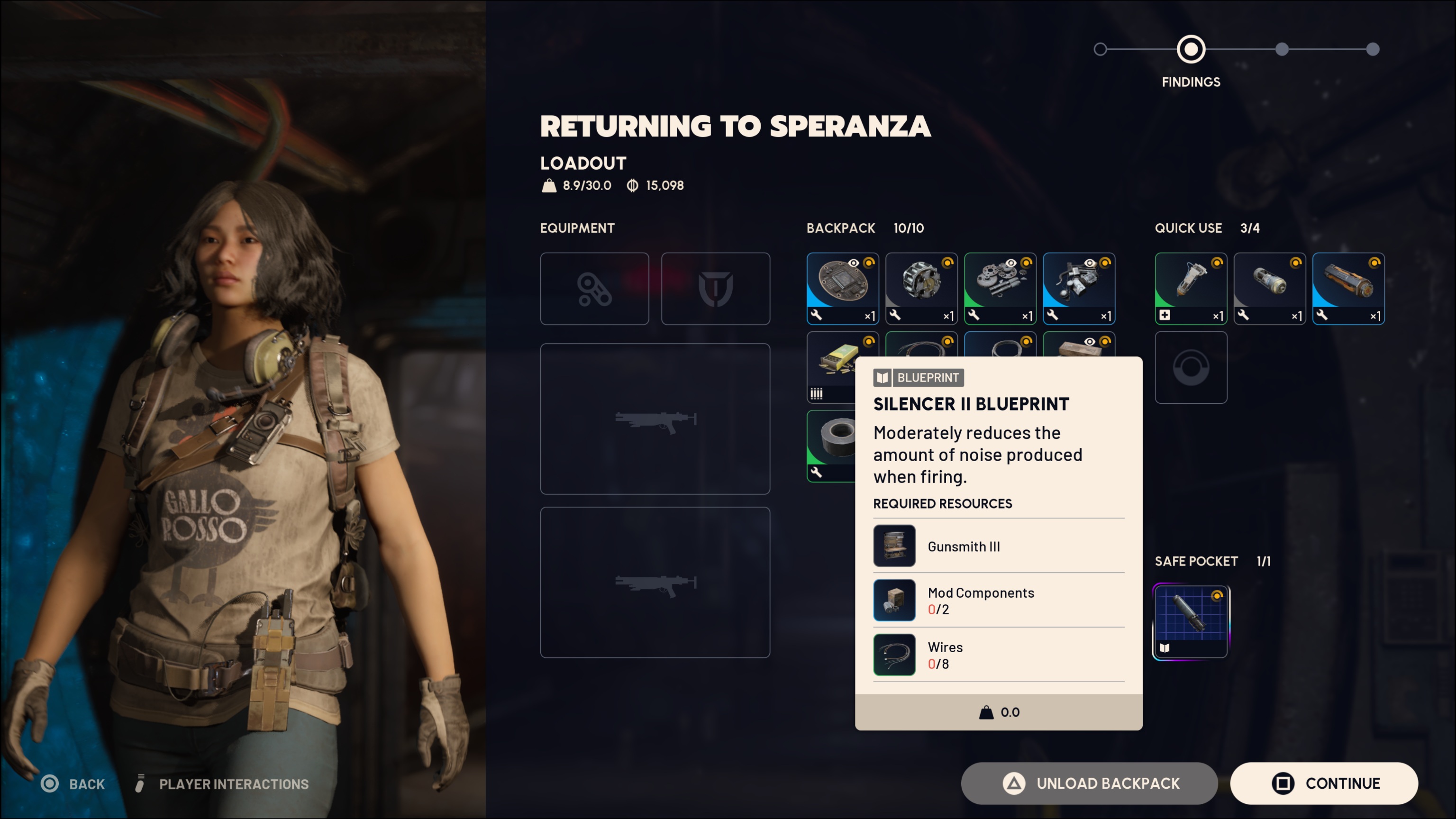Open Player Interactions
The height and width of the screenshot is (819, 1456).
coord(223,784)
